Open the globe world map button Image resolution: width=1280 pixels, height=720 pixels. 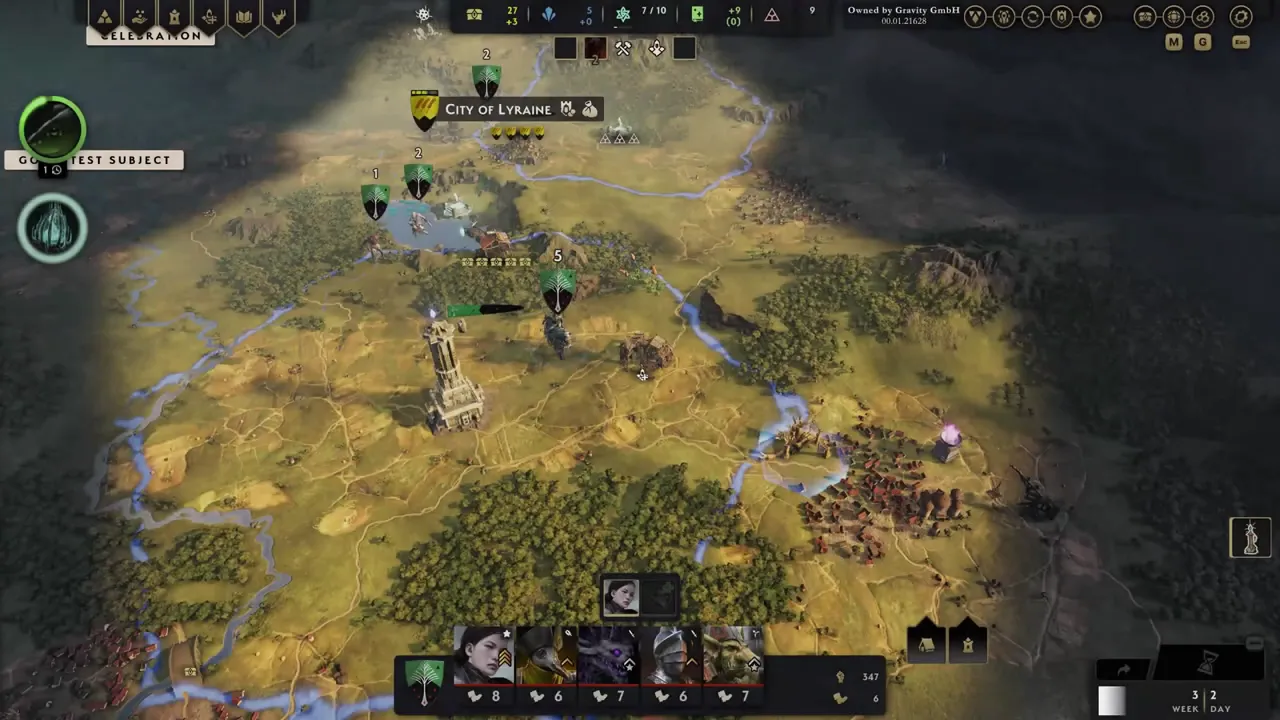pos(1174,17)
